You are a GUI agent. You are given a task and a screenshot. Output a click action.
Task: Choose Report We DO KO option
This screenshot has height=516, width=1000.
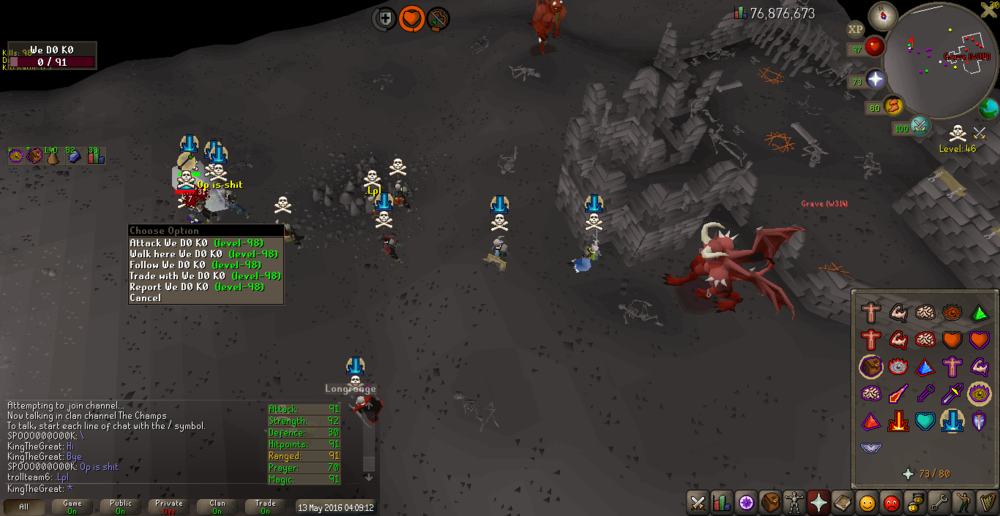pyautogui.click(x=196, y=287)
